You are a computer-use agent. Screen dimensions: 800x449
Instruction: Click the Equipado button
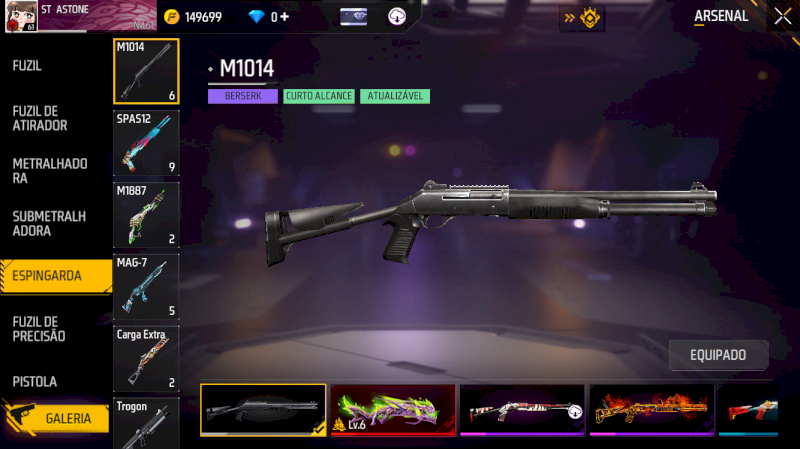pyautogui.click(x=718, y=355)
